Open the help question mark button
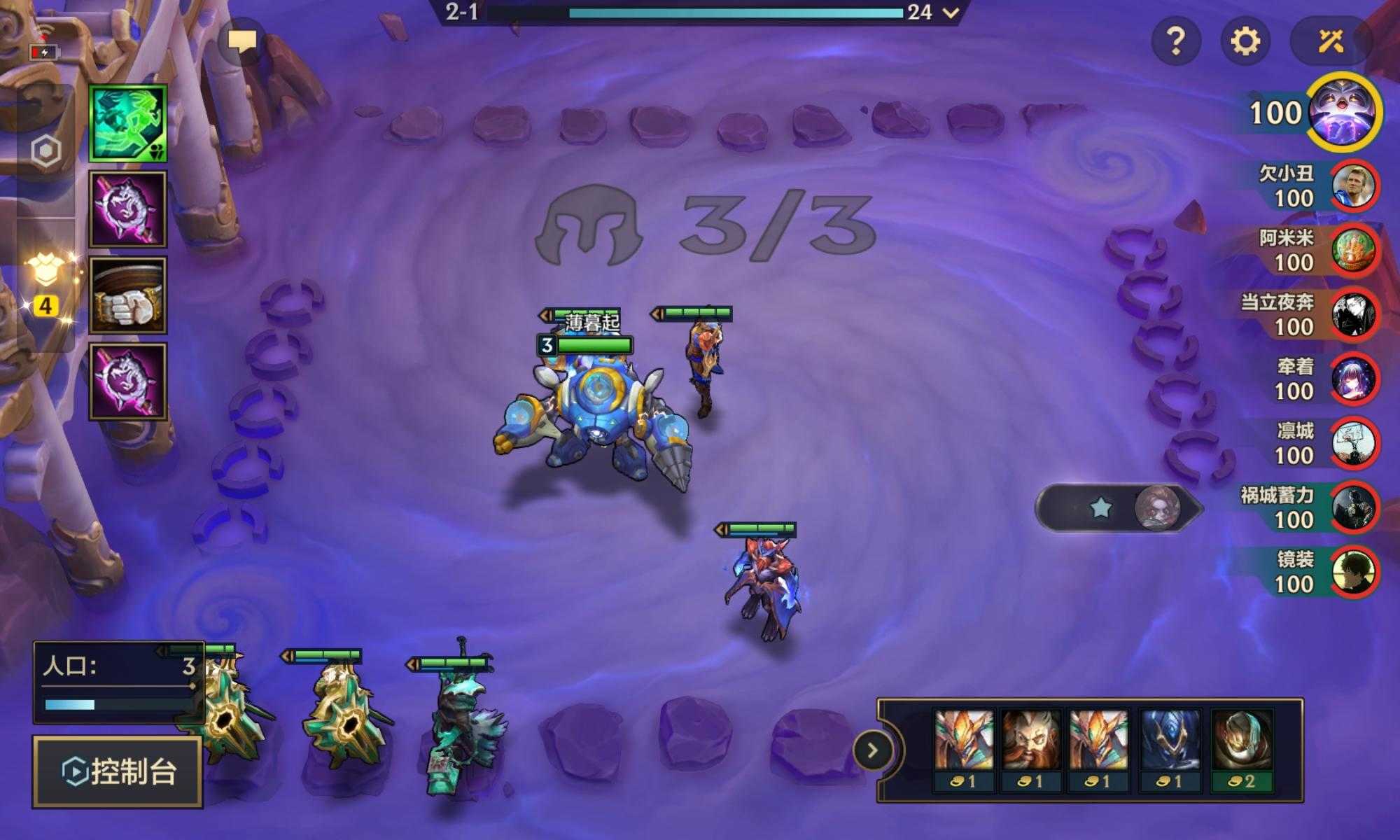The image size is (1400, 840). click(1176, 42)
